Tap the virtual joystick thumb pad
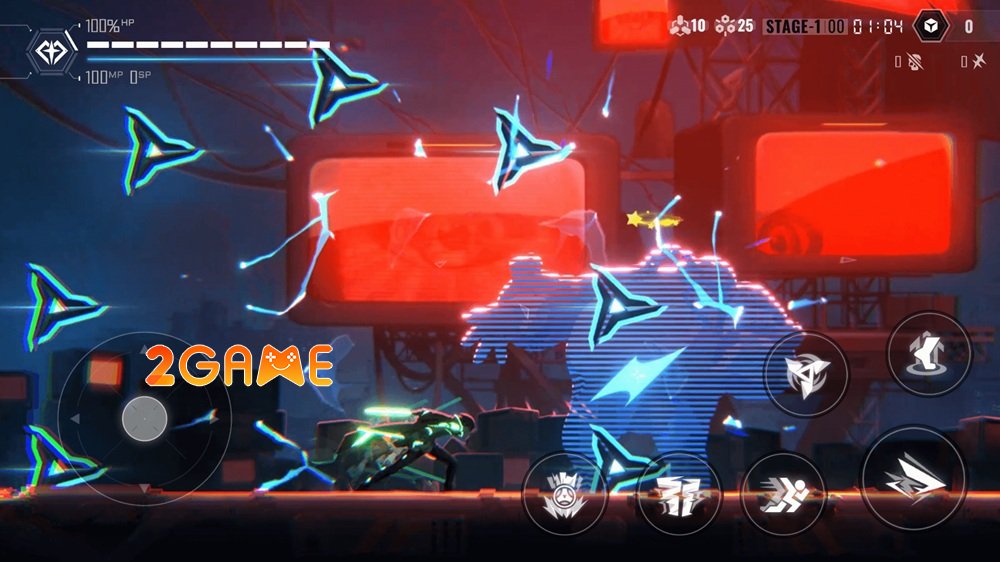Screen dimensions: 1000x562 [144, 418]
